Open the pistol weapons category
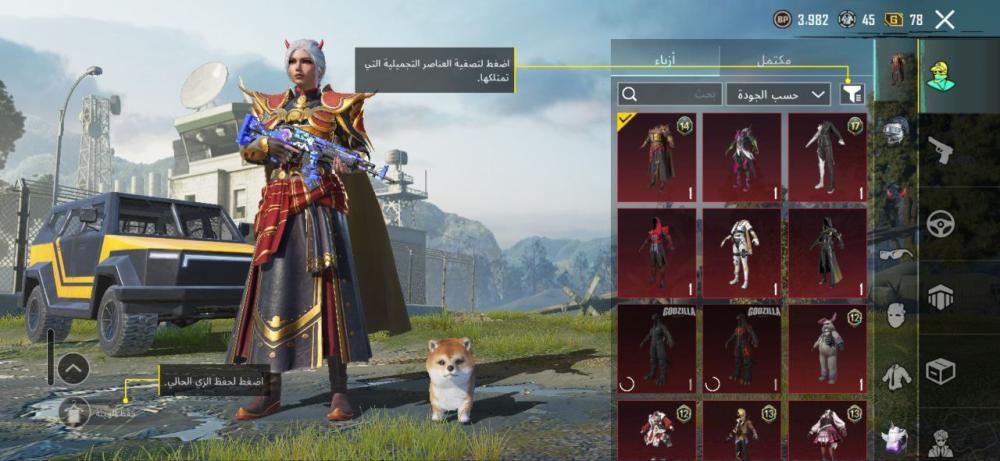The width and height of the screenshot is (1000, 461). [940, 150]
